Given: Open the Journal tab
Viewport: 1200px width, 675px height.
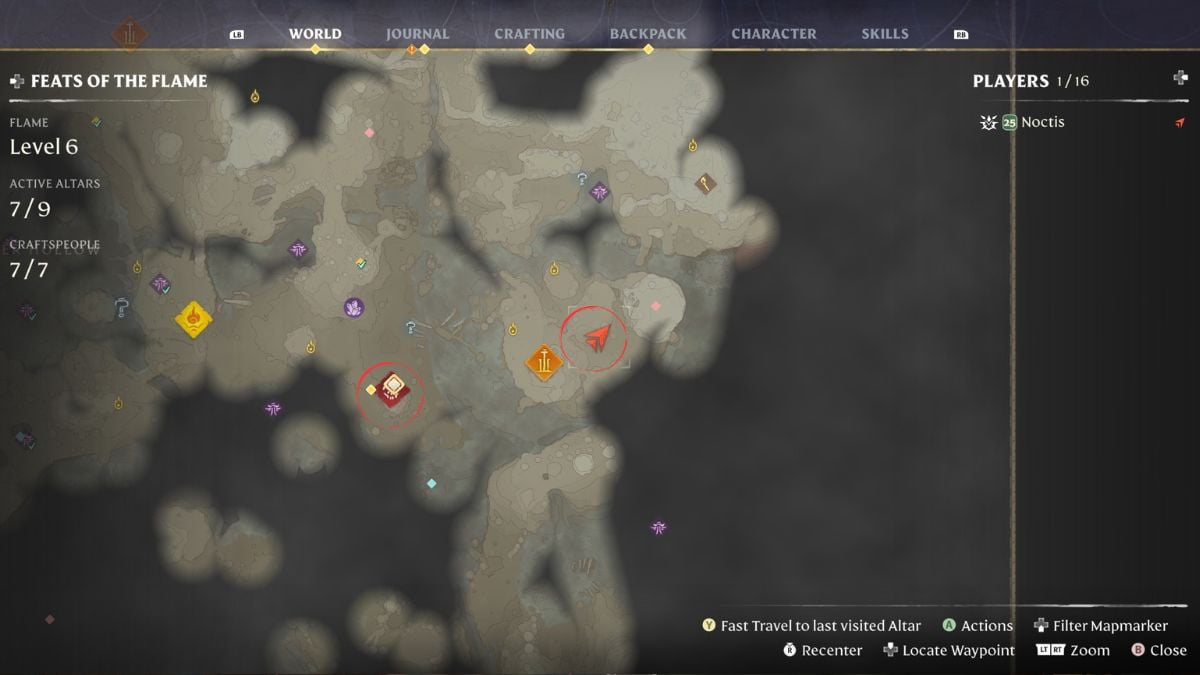Looking at the screenshot, I should click(x=417, y=34).
